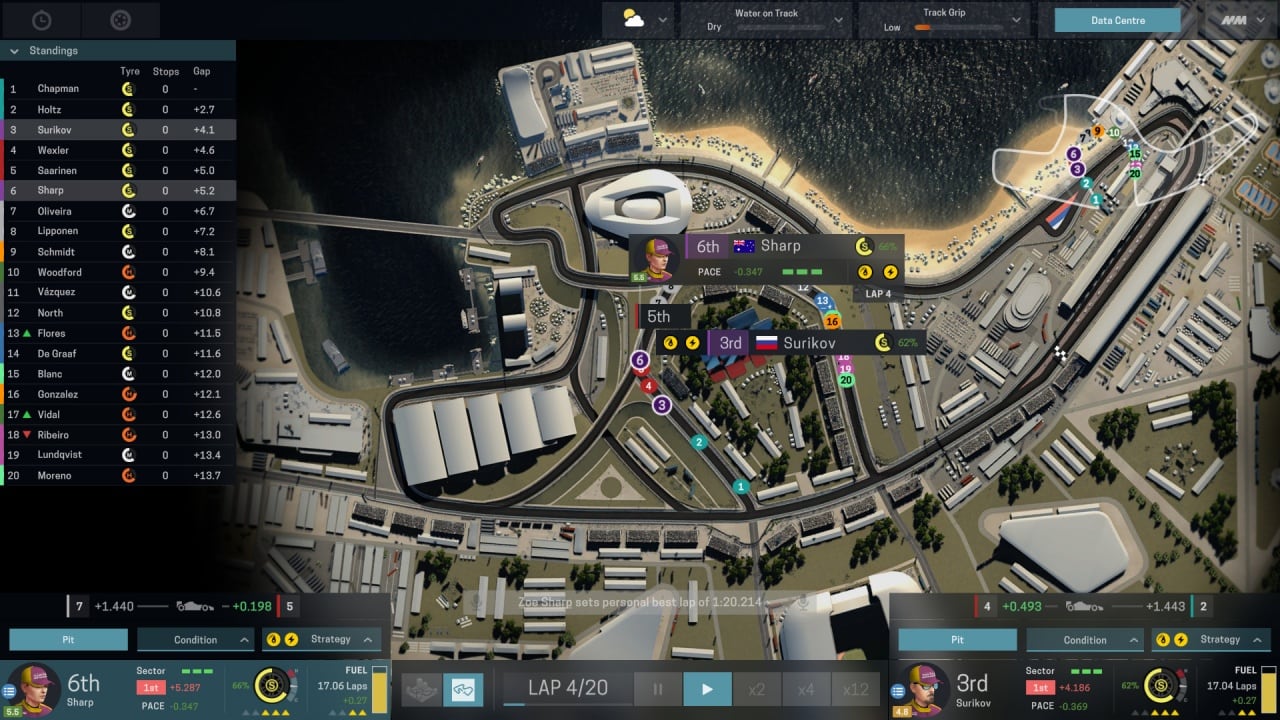
Task: Expand the Track Grip dropdown
Action: coord(1017,20)
